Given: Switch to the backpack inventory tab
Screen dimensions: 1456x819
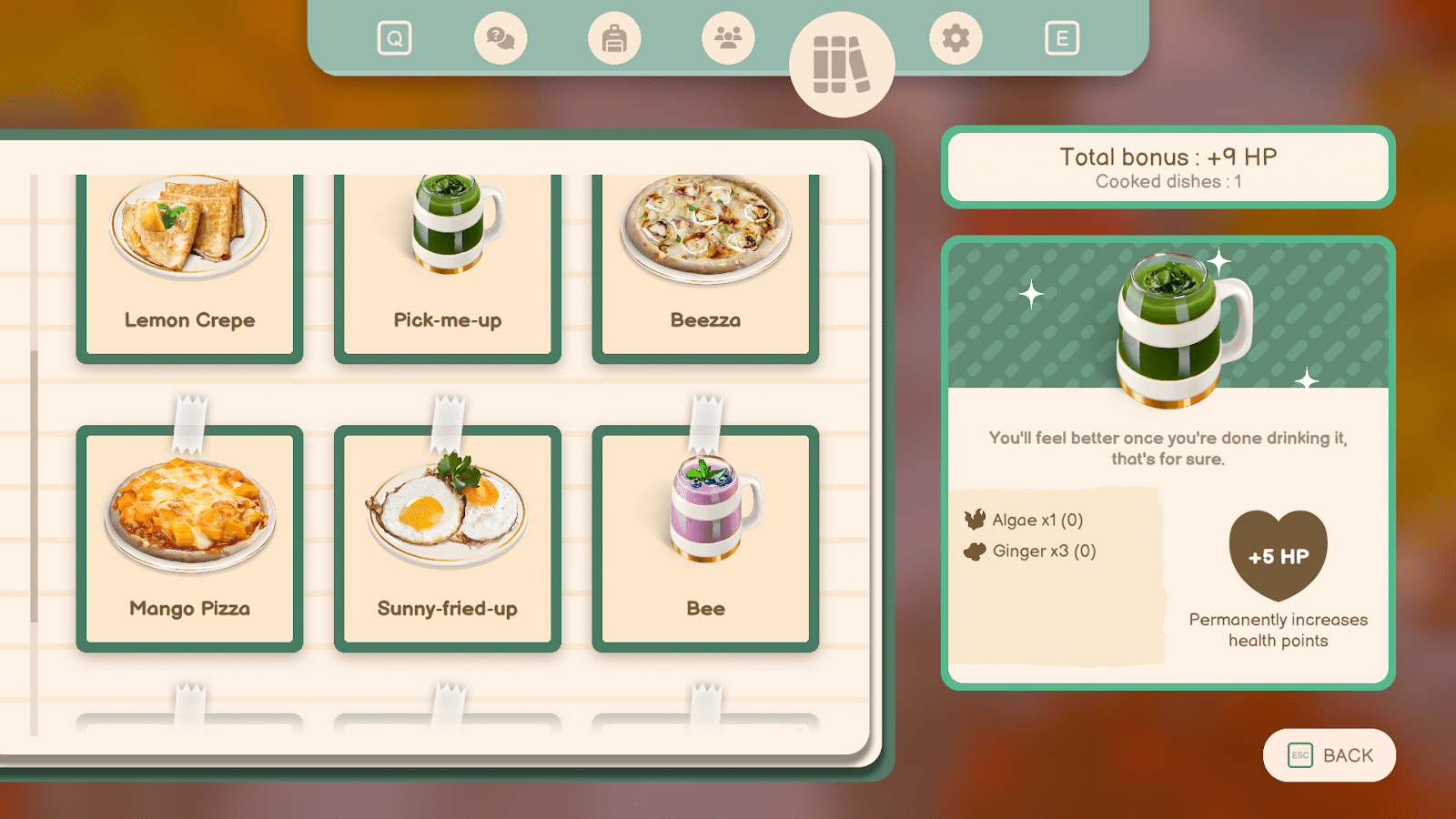Looking at the screenshot, I should [614, 38].
